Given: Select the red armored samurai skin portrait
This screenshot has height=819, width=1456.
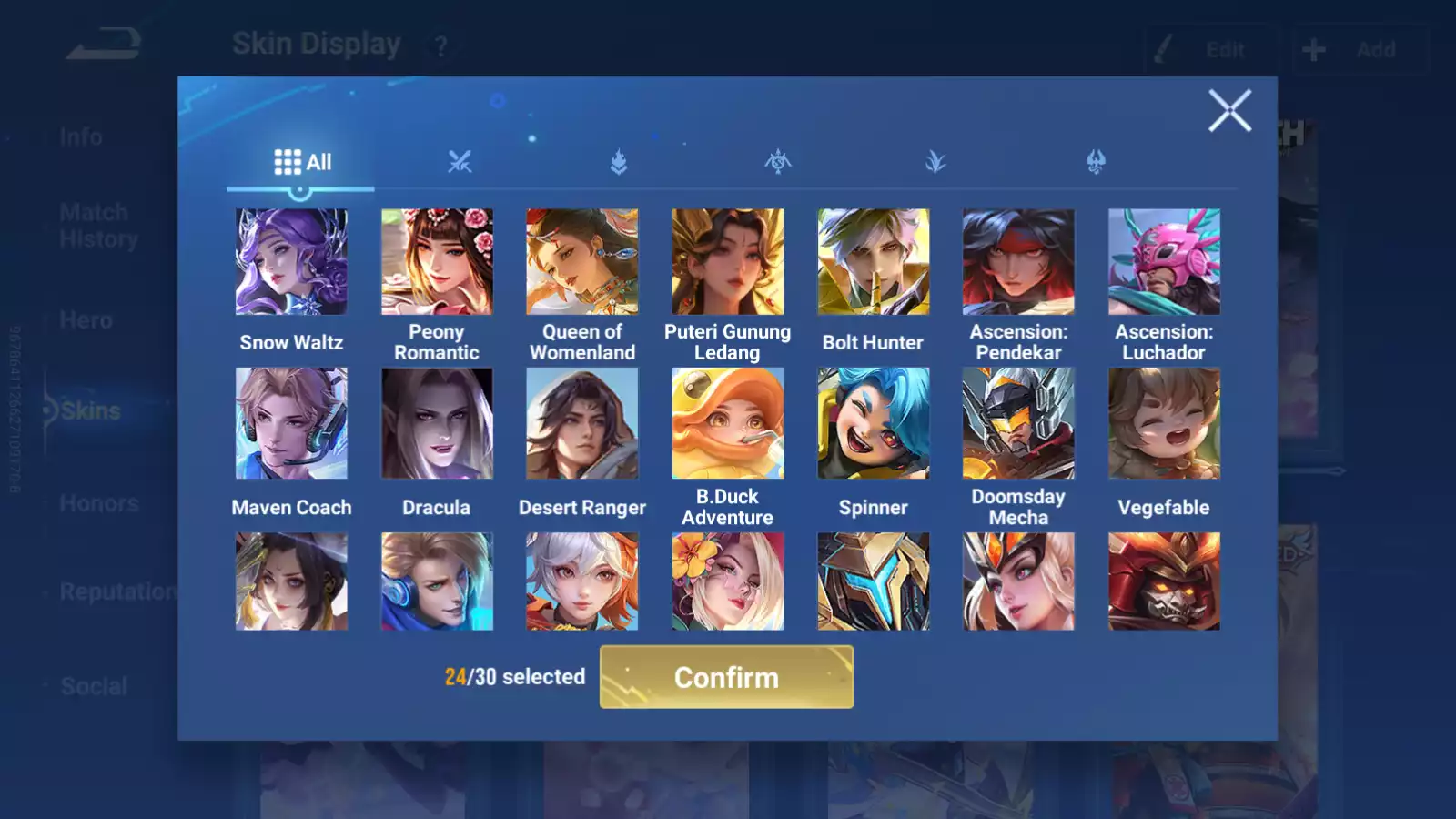Looking at the screenshot, I should click(1164, 581).
